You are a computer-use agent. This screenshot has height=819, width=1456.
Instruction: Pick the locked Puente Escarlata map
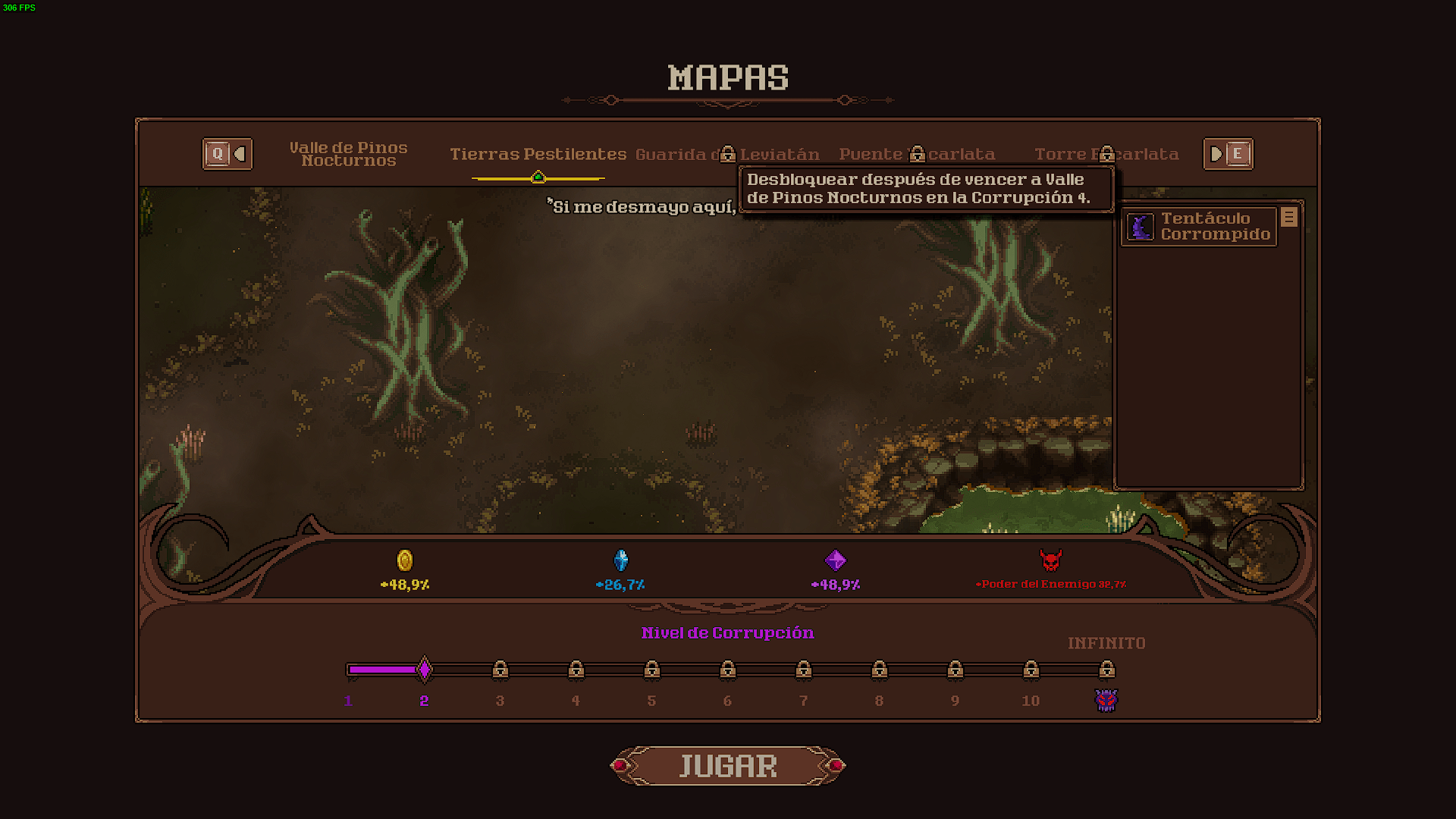[x=917, y=154]
